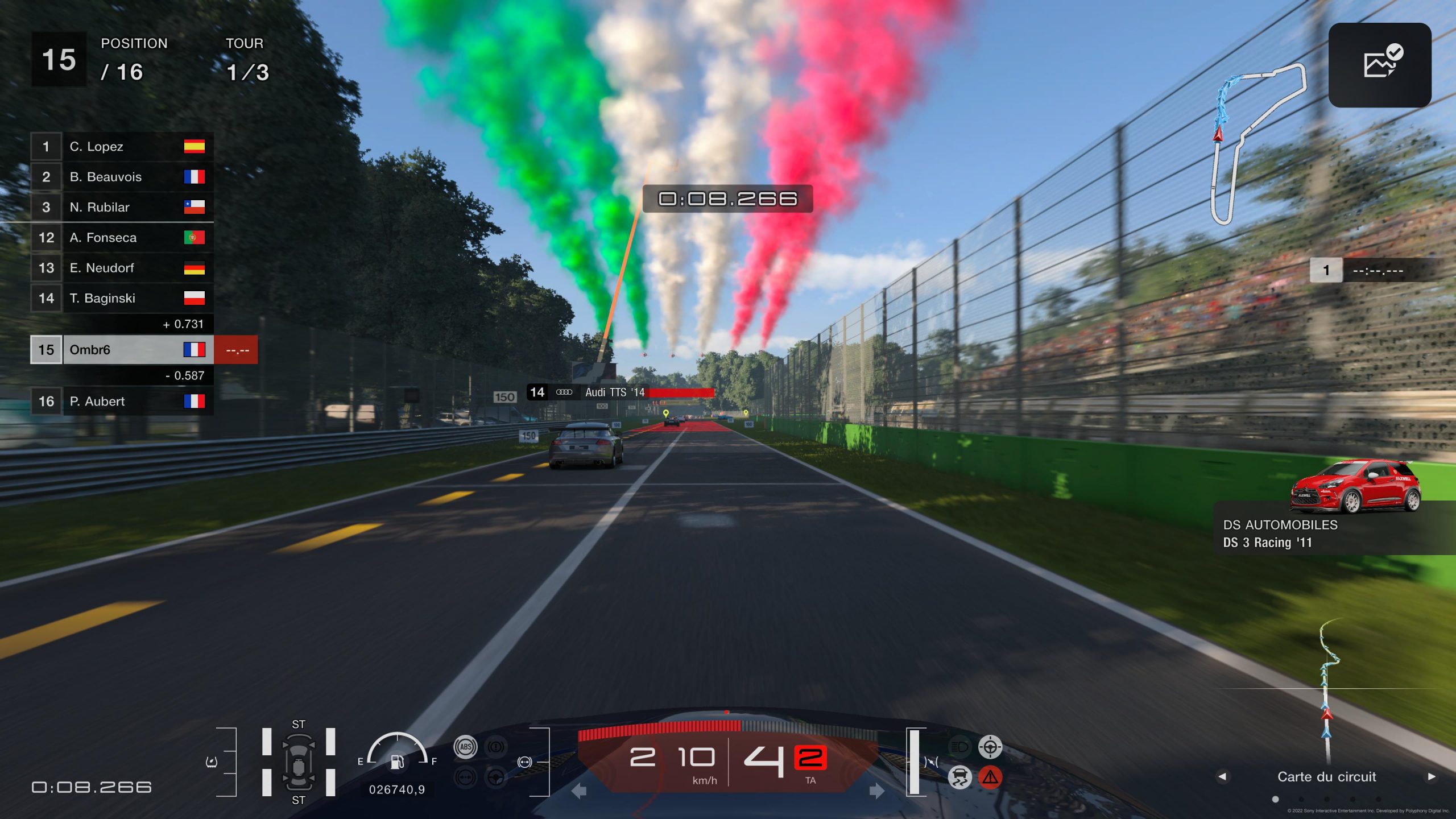Click the Monza circuit minimap
The height and width of the screenshot is (819, 1456).
(1256, 142)
